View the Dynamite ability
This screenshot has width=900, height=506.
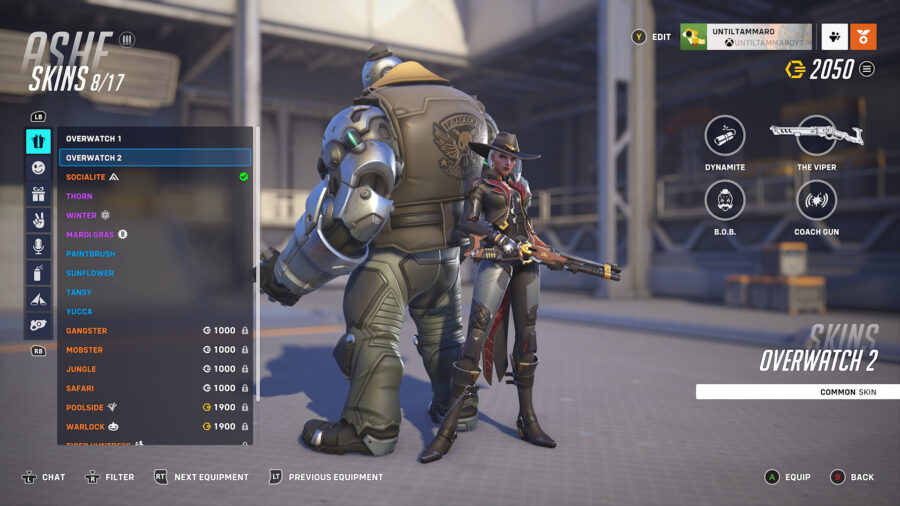[725, 136]
